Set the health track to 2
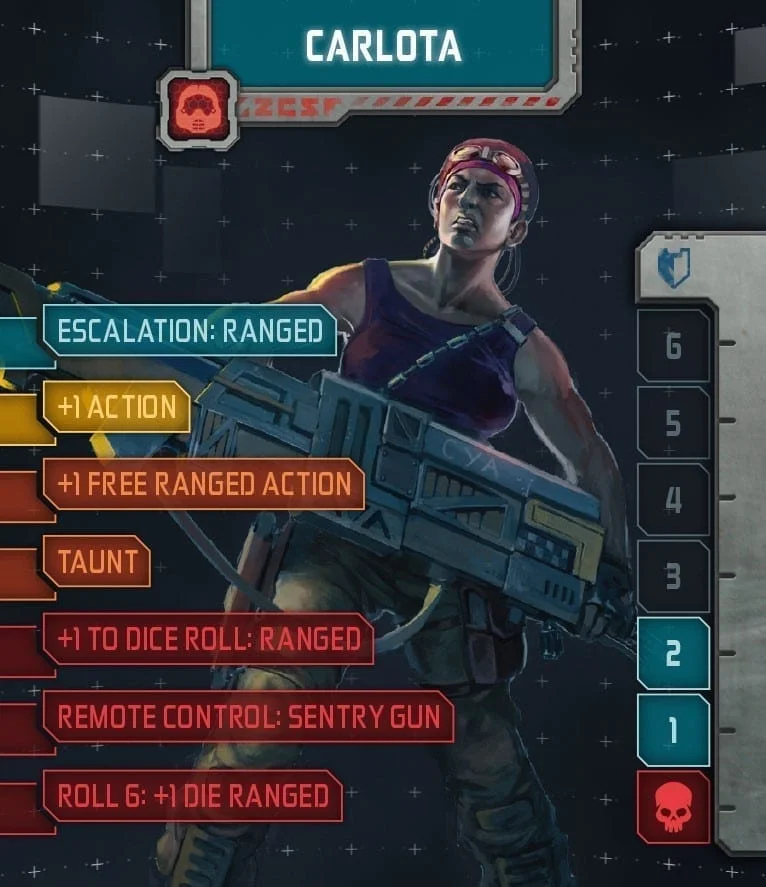The height and width of the screenshot is (887, 766). tap(673, 654)
